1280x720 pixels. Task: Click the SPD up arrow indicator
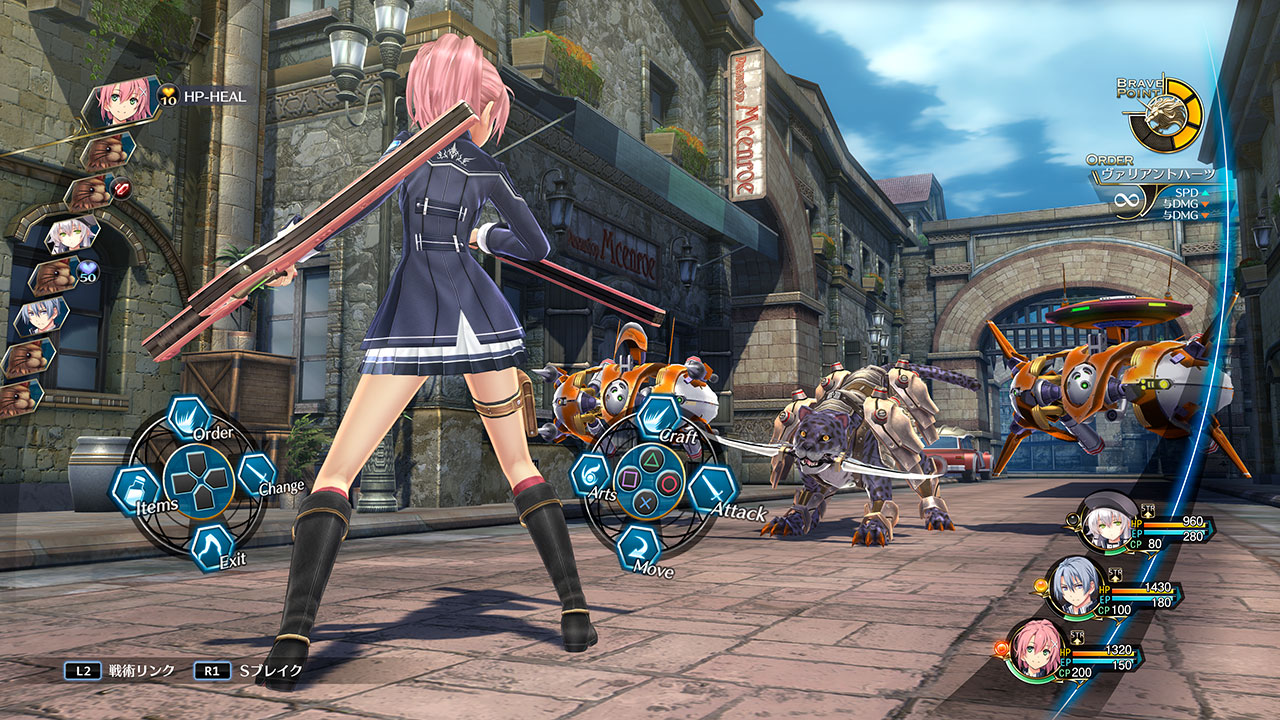1205,193
